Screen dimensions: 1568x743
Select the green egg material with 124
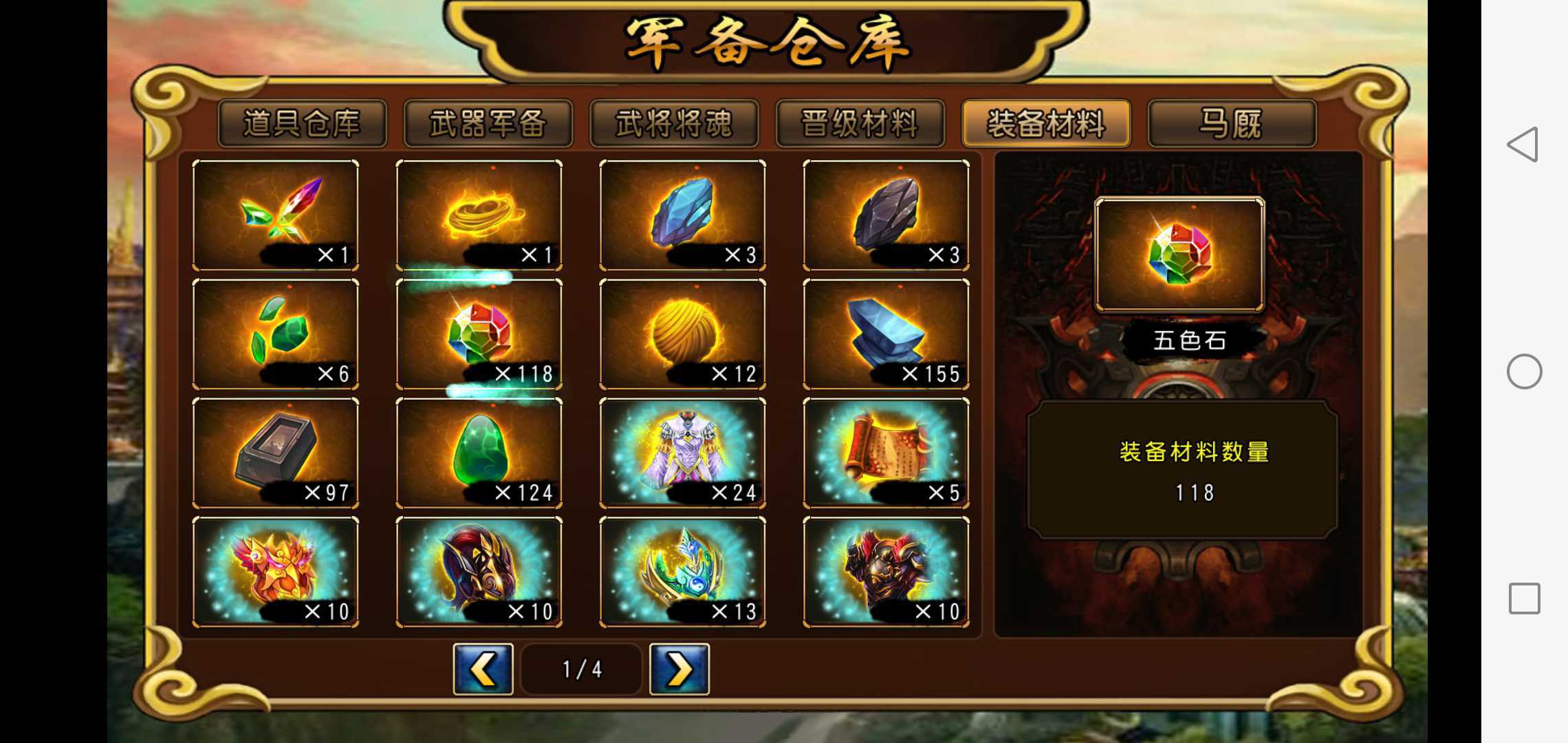coord(479,454)
